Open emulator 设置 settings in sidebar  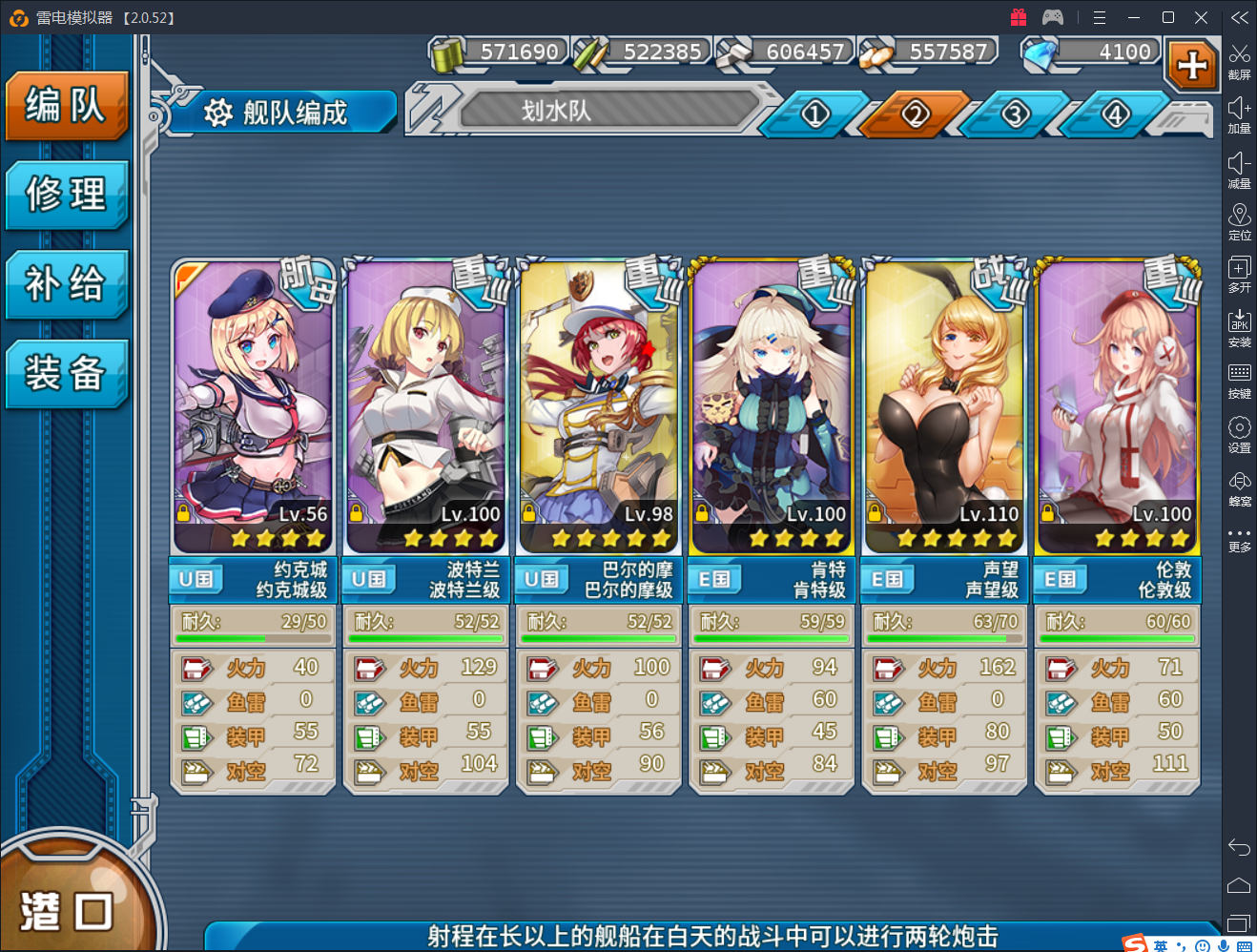click(x=1239, y=434)
